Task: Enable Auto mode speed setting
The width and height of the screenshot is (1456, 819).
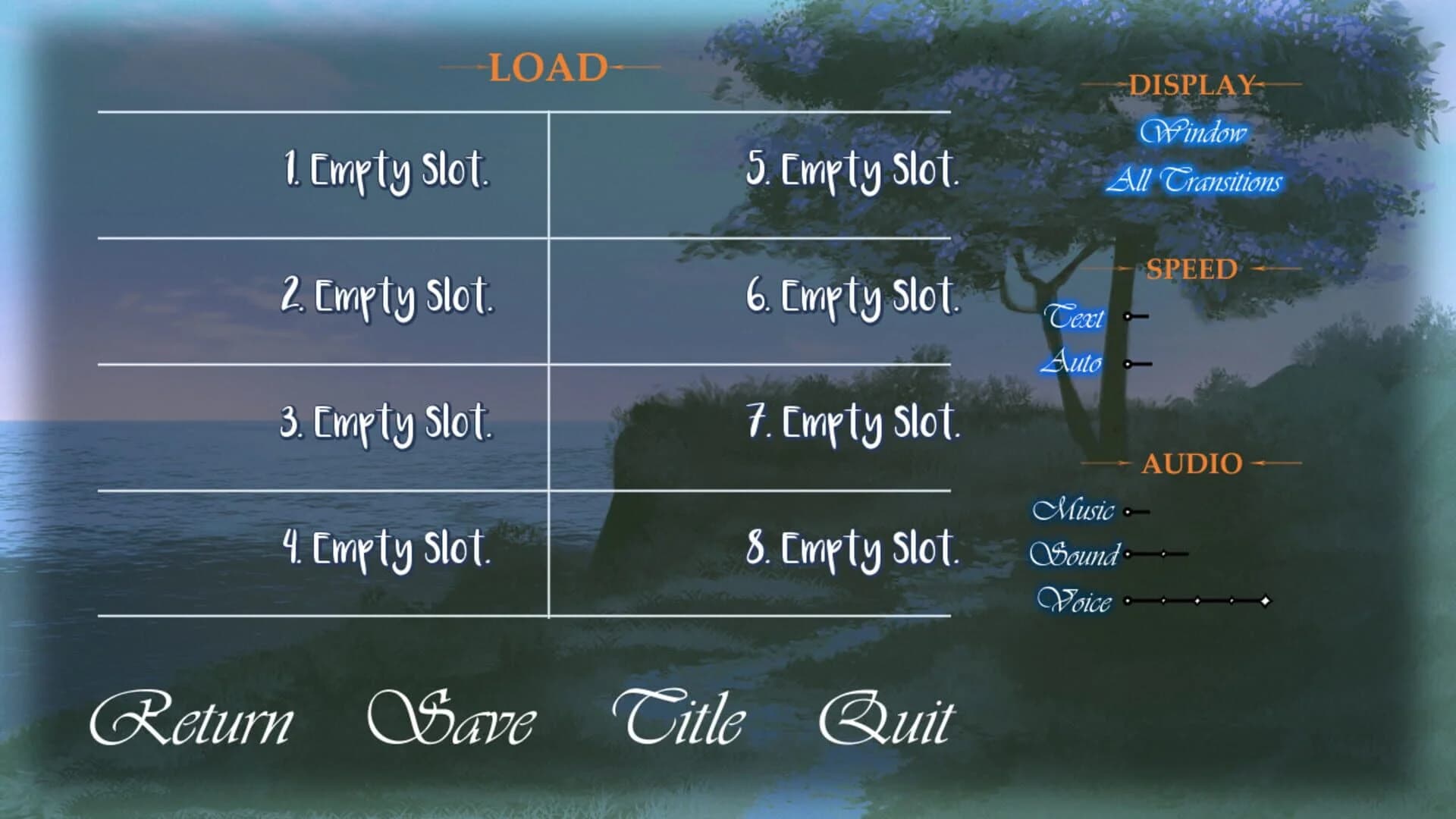Action: tap(1077, 363)
